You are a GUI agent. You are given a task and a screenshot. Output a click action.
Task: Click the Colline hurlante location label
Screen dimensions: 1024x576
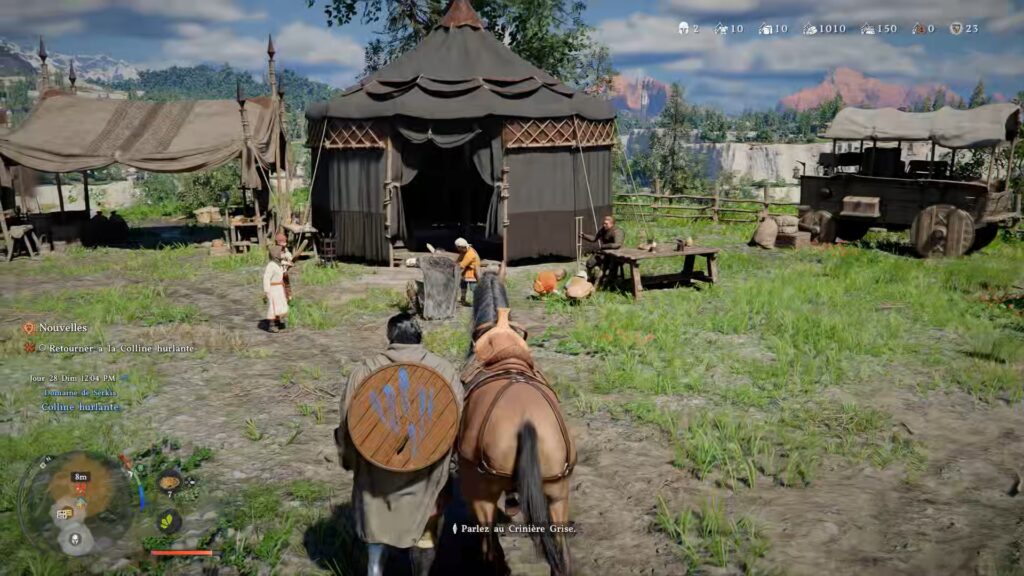coord(80,407)
